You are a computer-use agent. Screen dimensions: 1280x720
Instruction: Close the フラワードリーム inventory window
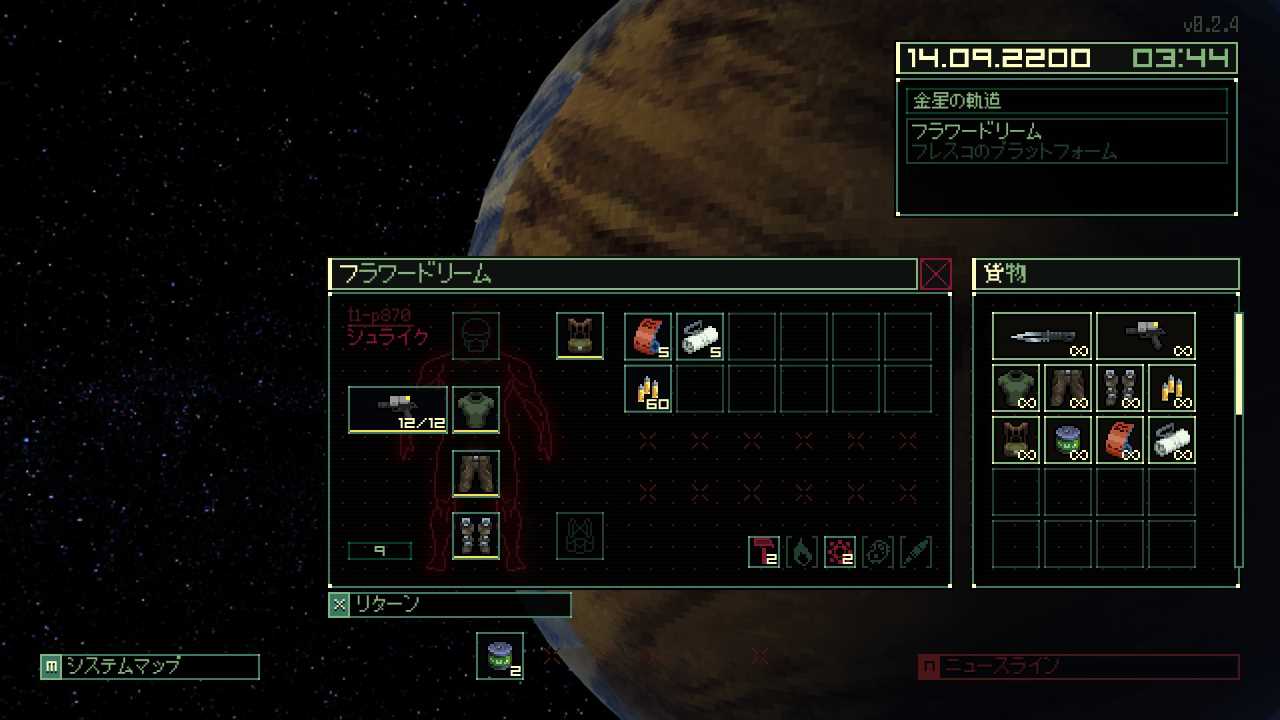935,274
